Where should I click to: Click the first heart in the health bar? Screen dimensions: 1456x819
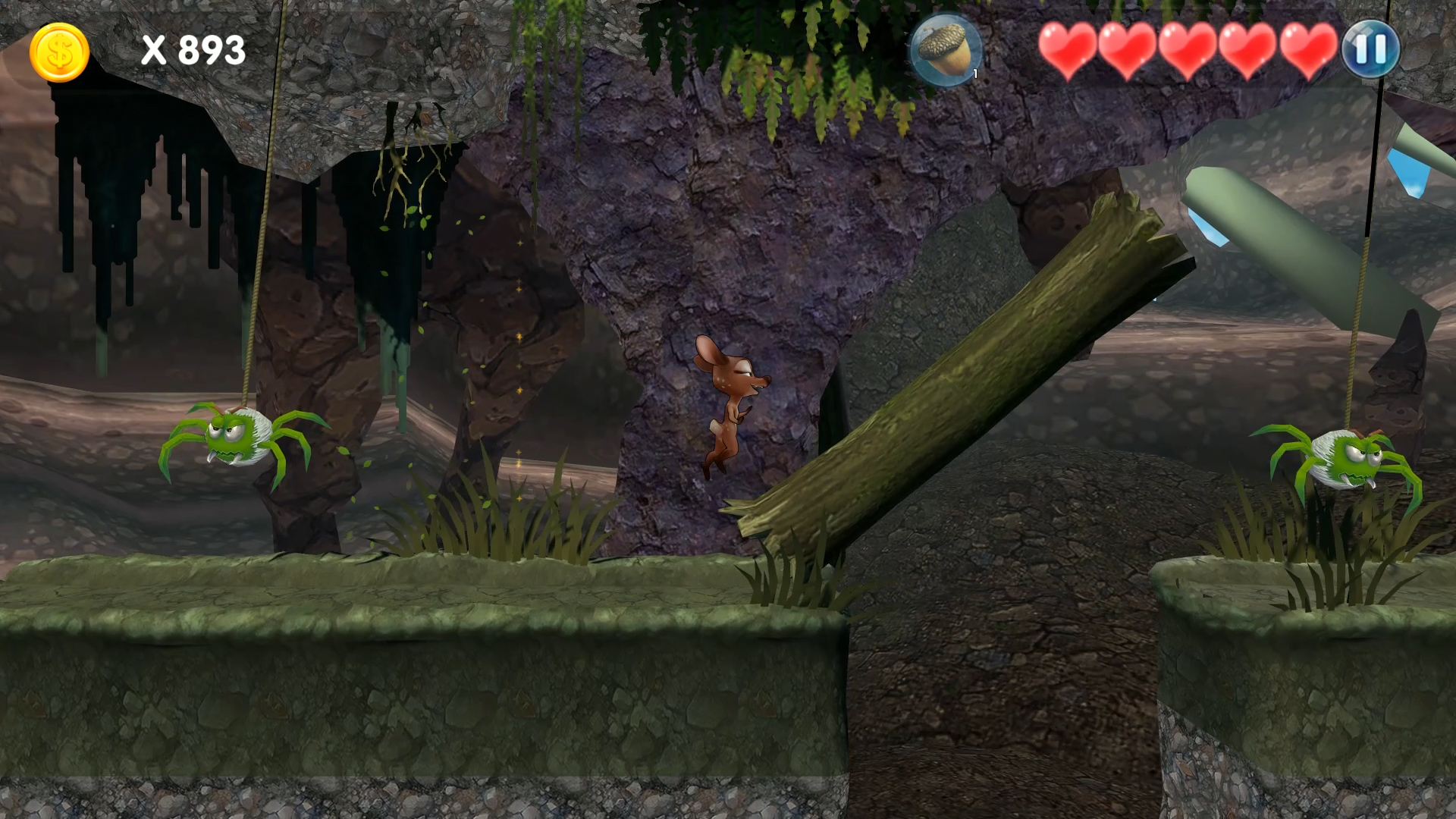pyautogui.click(x=1069, y=51)
